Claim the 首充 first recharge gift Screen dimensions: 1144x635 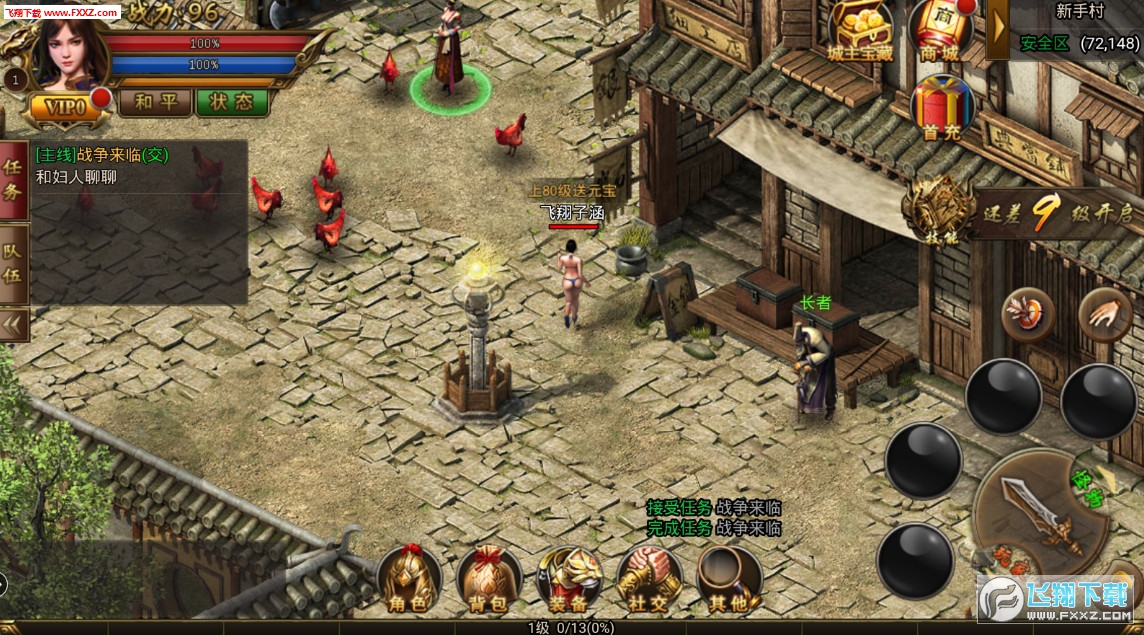(941, 108)
